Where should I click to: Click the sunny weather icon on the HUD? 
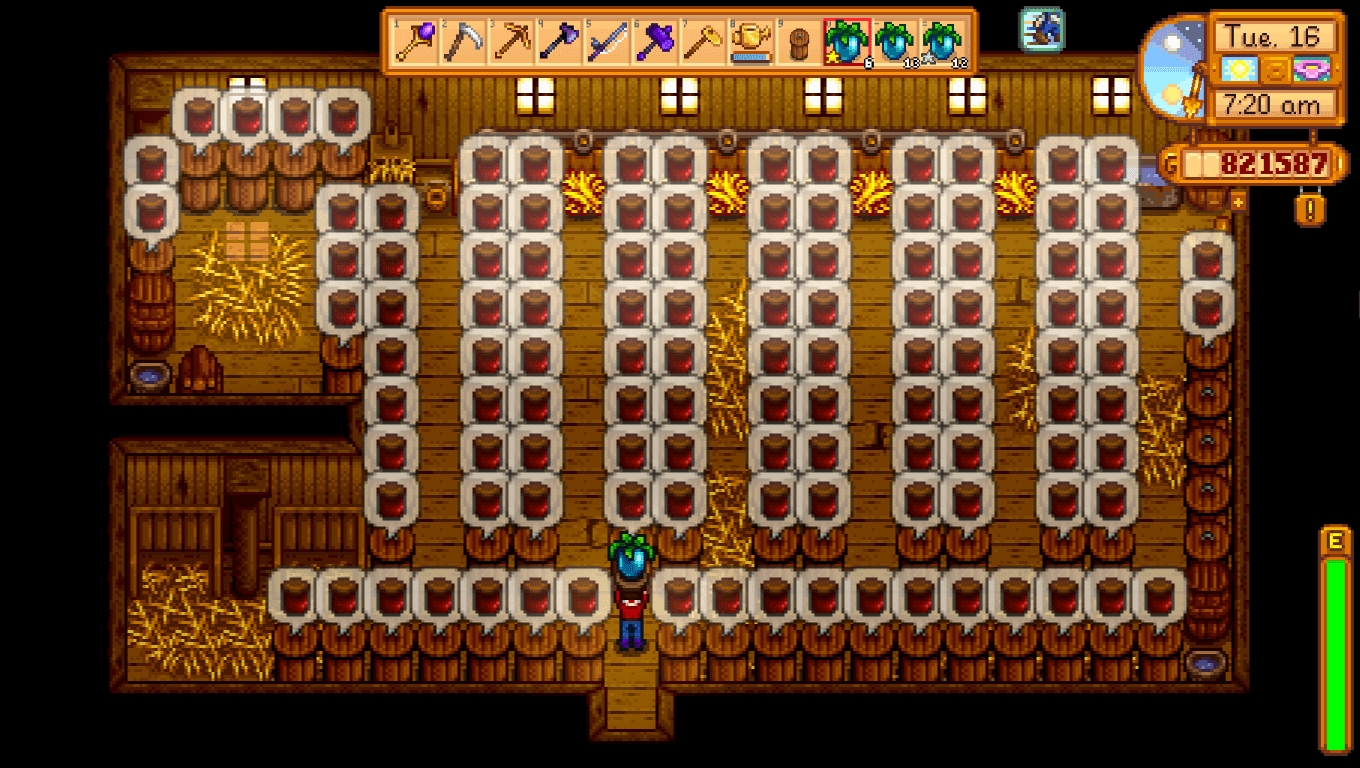point(1239,70)
